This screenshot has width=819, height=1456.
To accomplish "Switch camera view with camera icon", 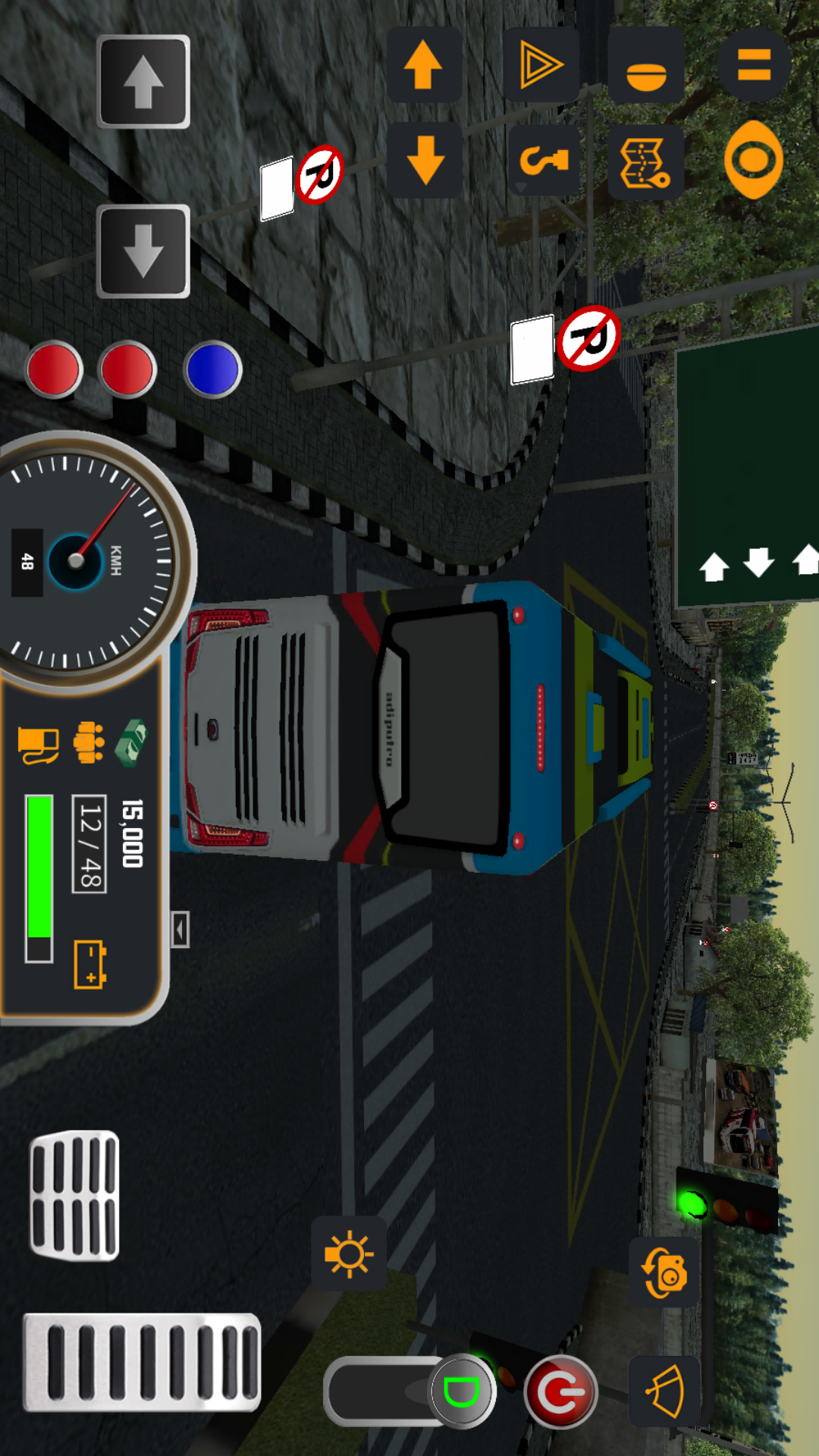I will click(665, 1272).
